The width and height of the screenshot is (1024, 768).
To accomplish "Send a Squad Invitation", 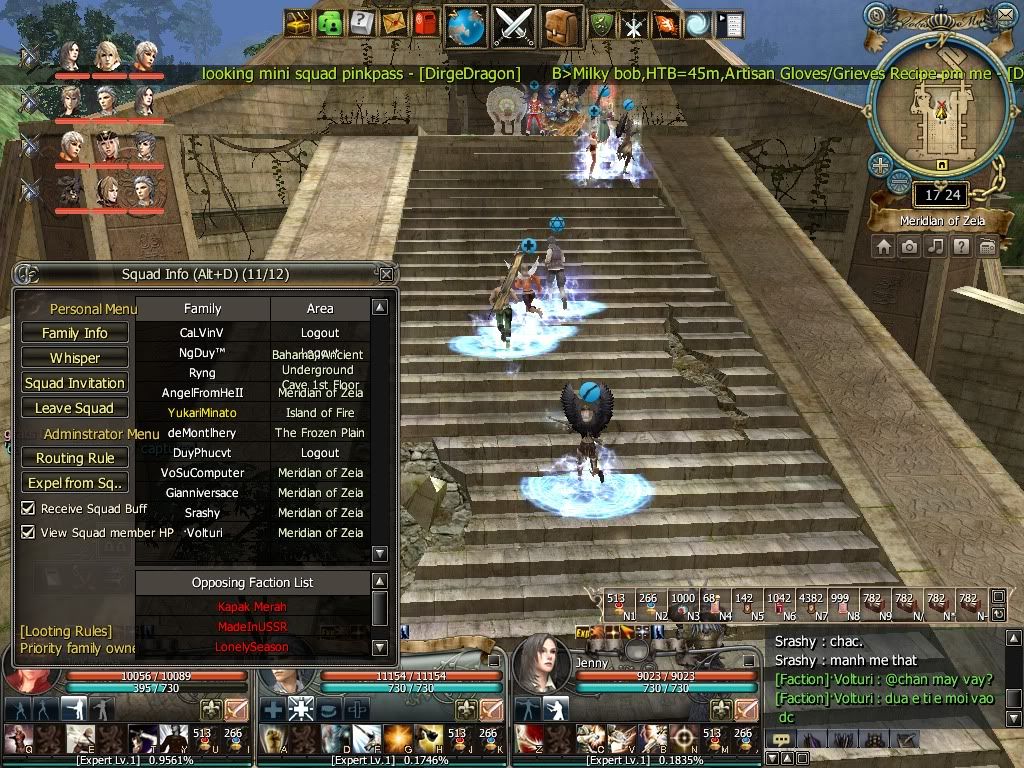I will (x=75, y=383).
